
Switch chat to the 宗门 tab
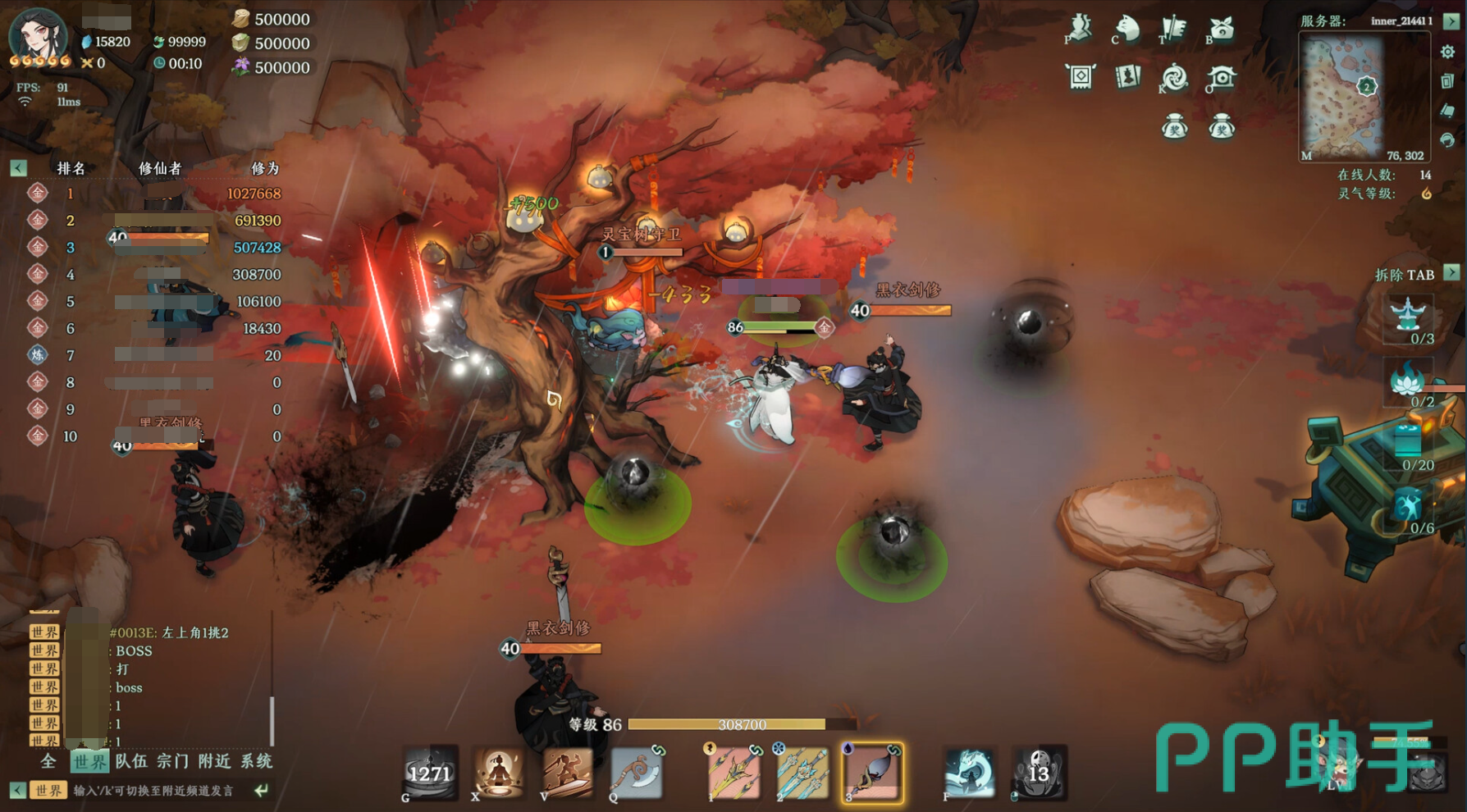coord(172,761)
